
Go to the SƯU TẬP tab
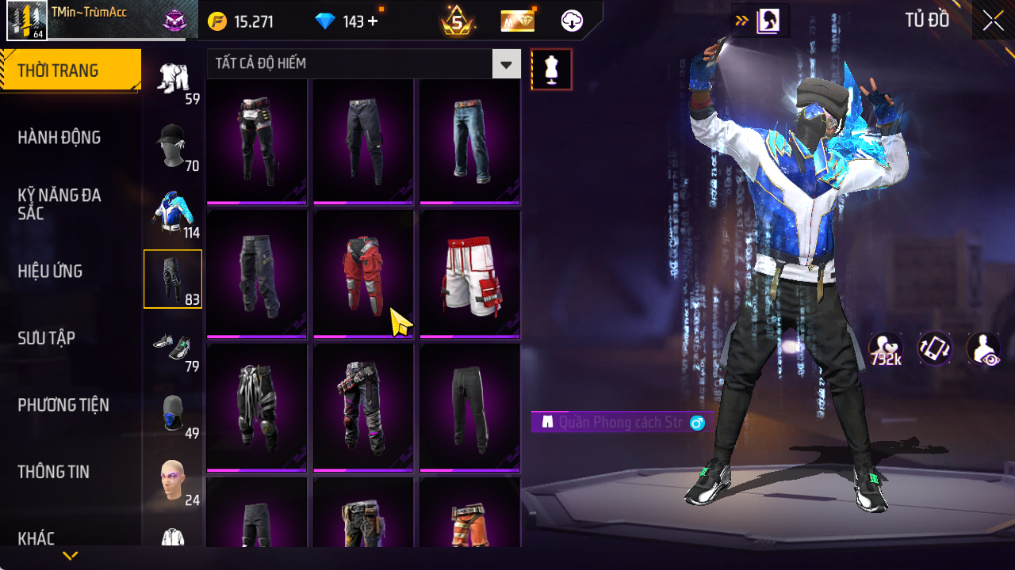[47, 338]
